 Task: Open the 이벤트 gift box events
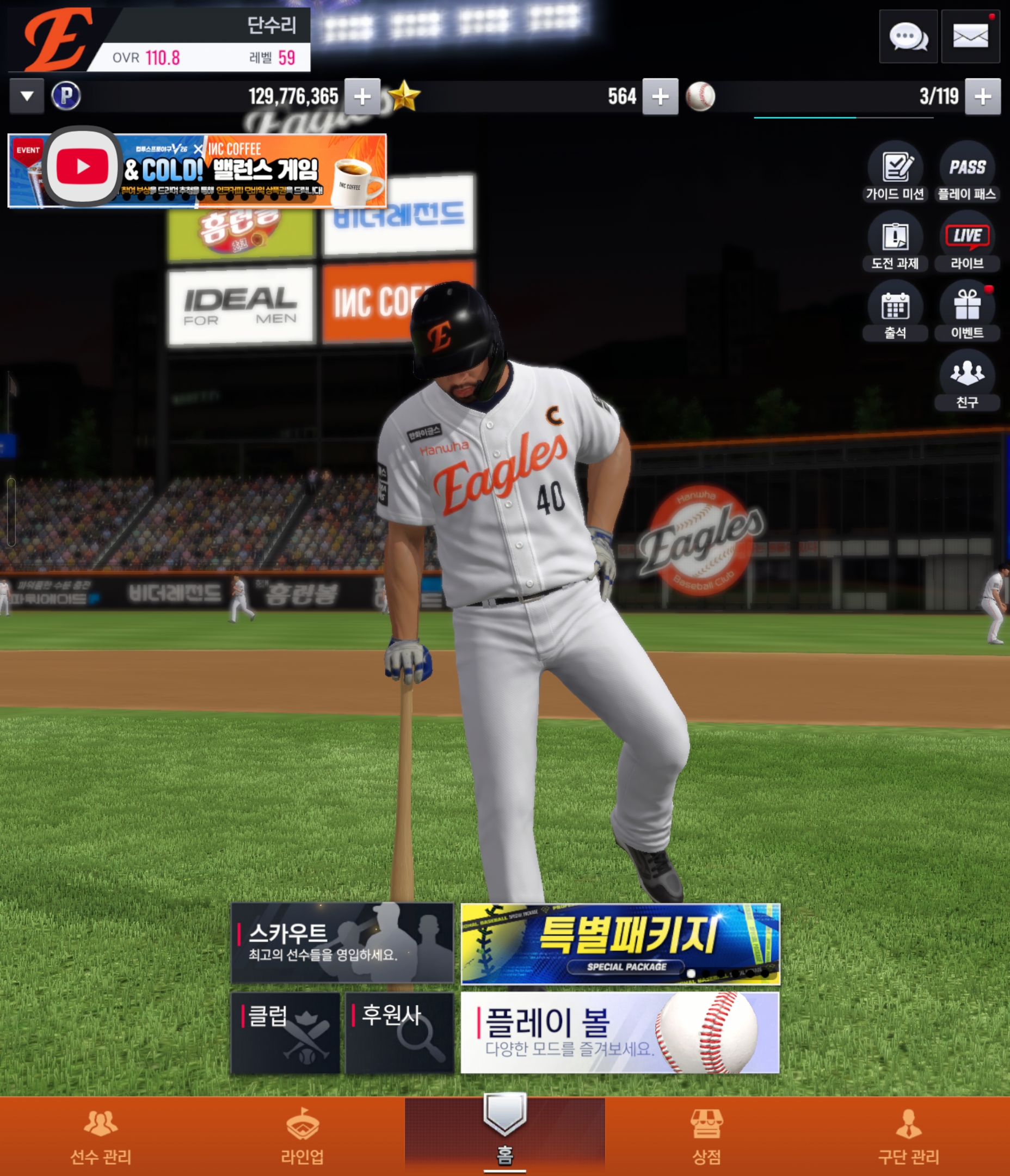[967, 311]
